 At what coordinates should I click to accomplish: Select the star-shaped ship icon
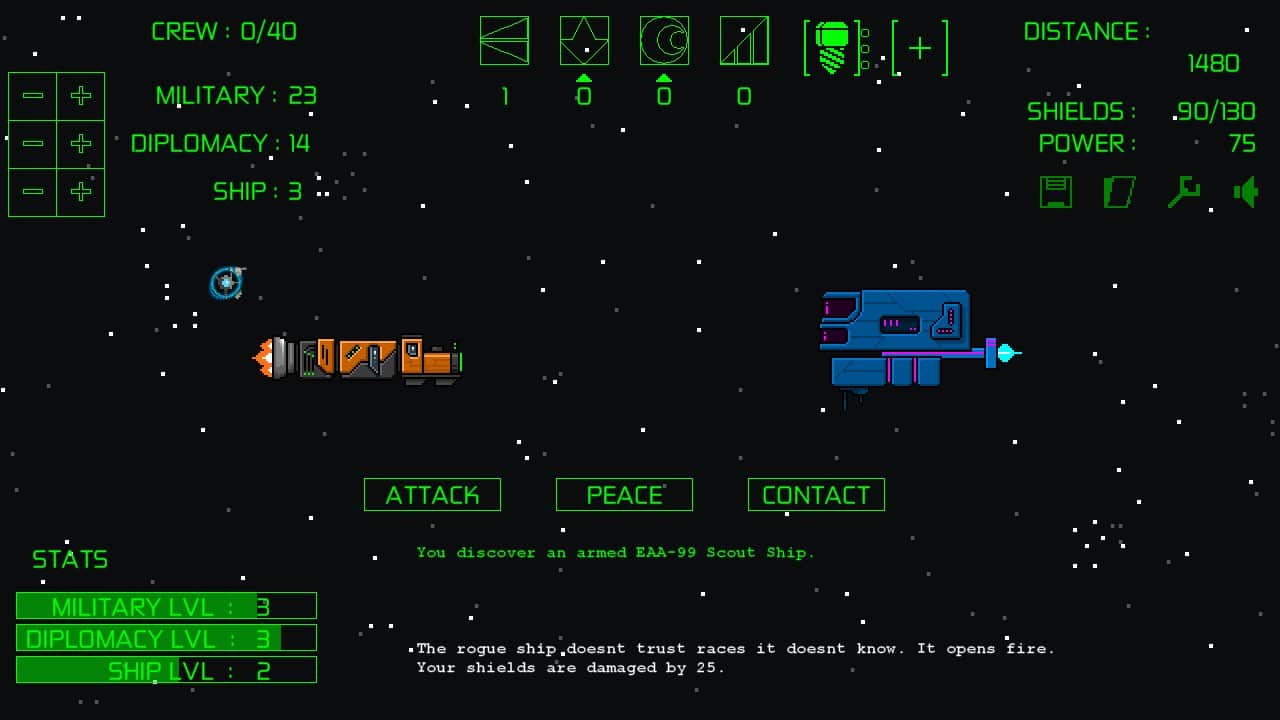[x=584, y=40]
